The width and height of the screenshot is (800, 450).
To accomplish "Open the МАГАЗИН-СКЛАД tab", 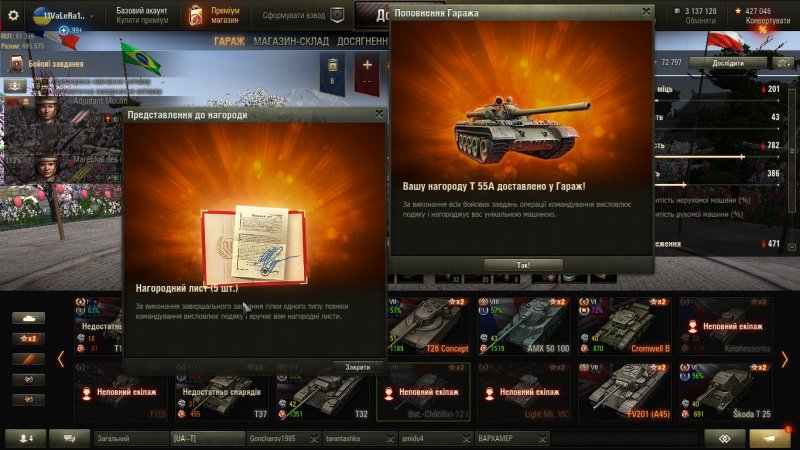I will point(290,41).
